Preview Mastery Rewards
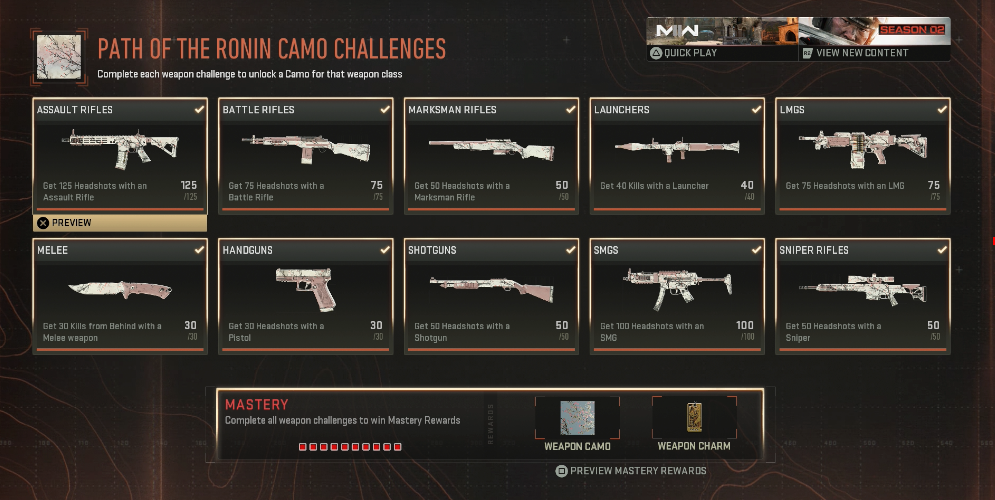This screenshot has width=995, height=500. (631, 471)
